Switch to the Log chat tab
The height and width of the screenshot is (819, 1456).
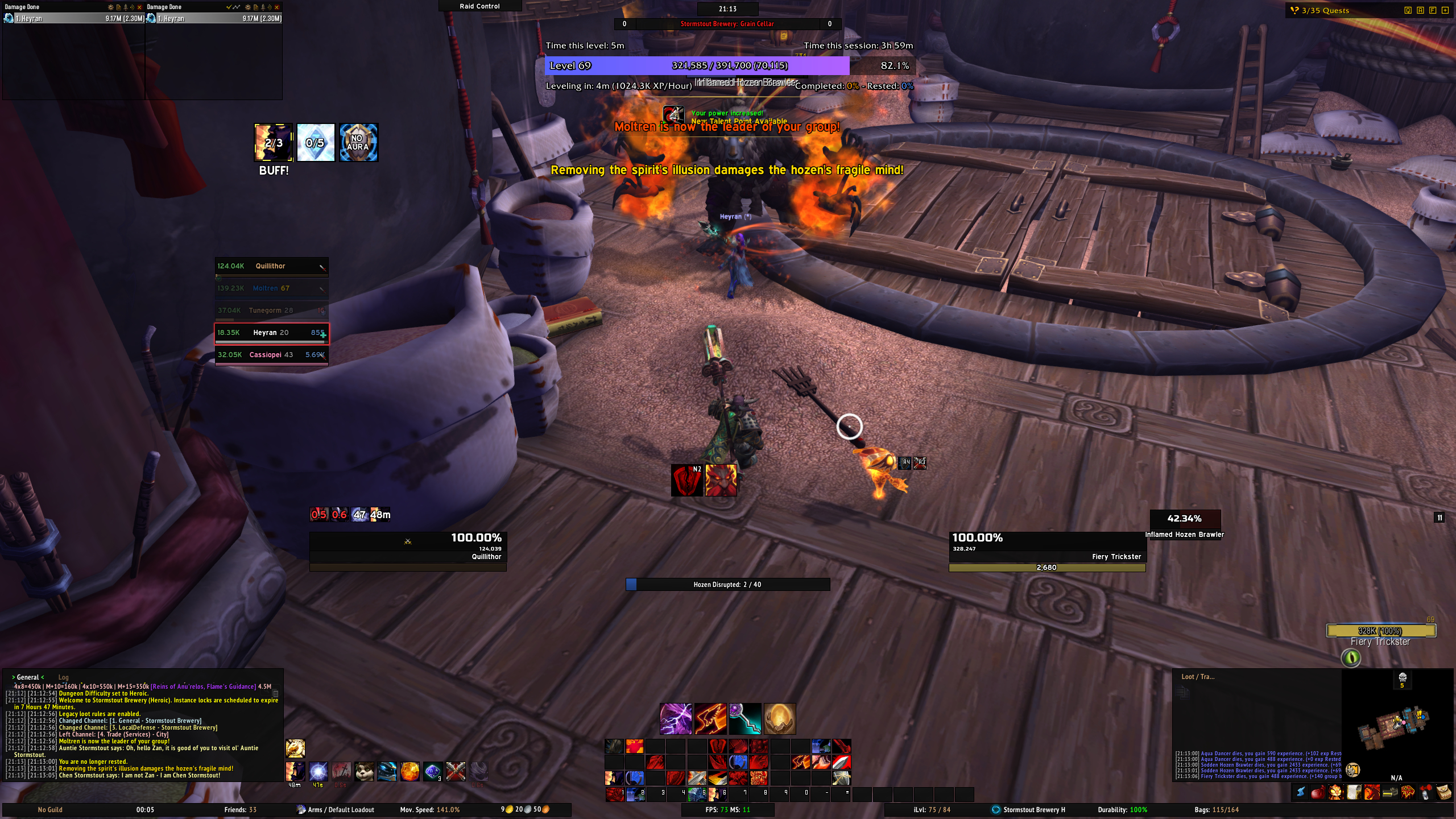click(63, 677)
